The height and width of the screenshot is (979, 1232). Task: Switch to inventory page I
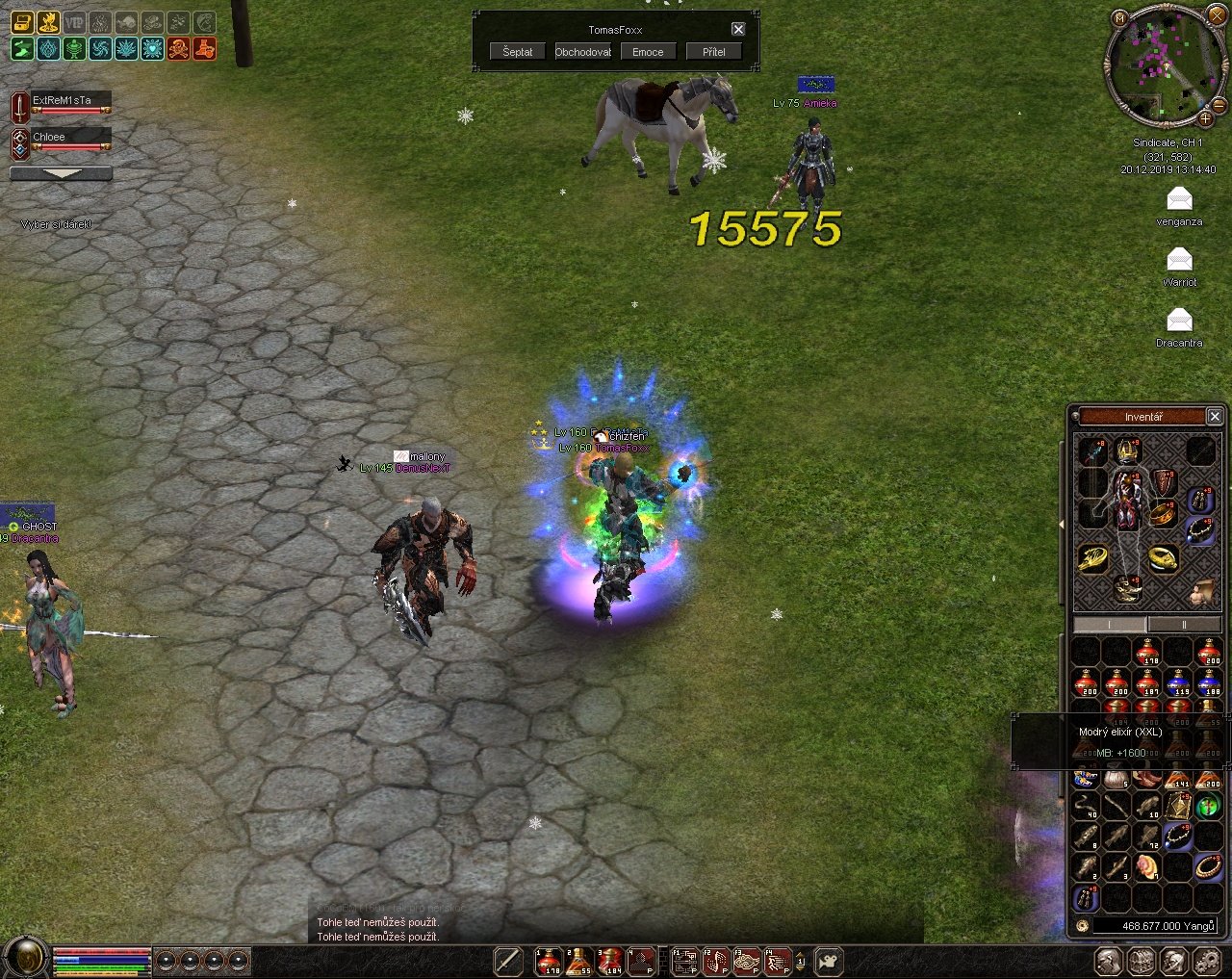[1110, 625]
